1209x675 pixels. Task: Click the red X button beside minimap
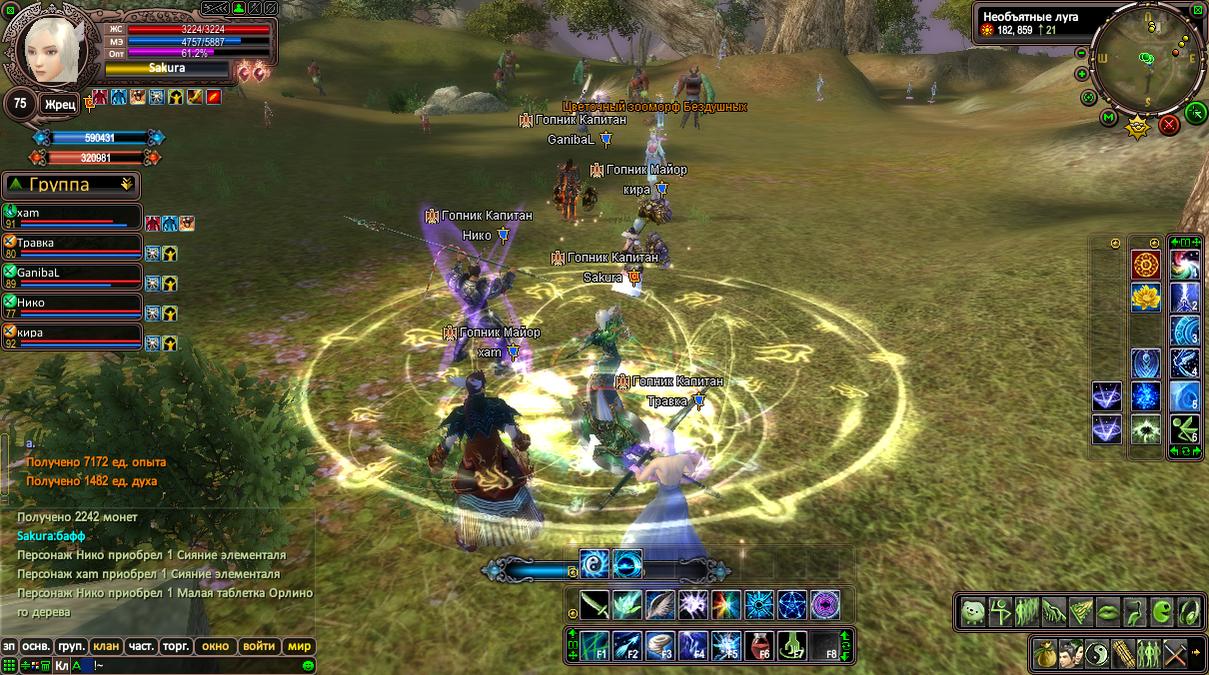[x=1169, y=125]
